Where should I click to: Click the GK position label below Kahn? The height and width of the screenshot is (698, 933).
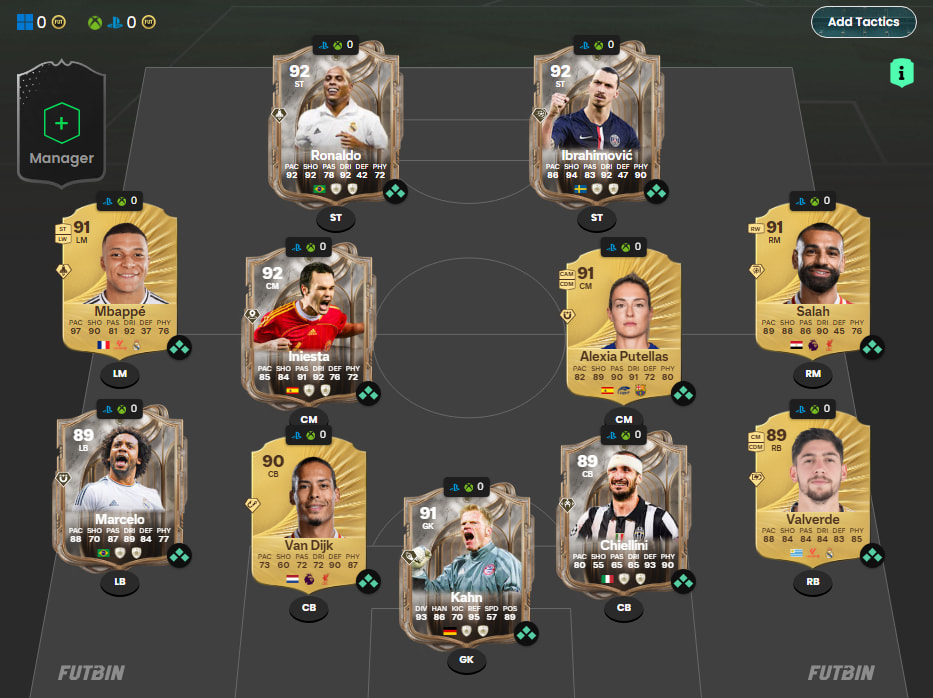click(466, 659)
